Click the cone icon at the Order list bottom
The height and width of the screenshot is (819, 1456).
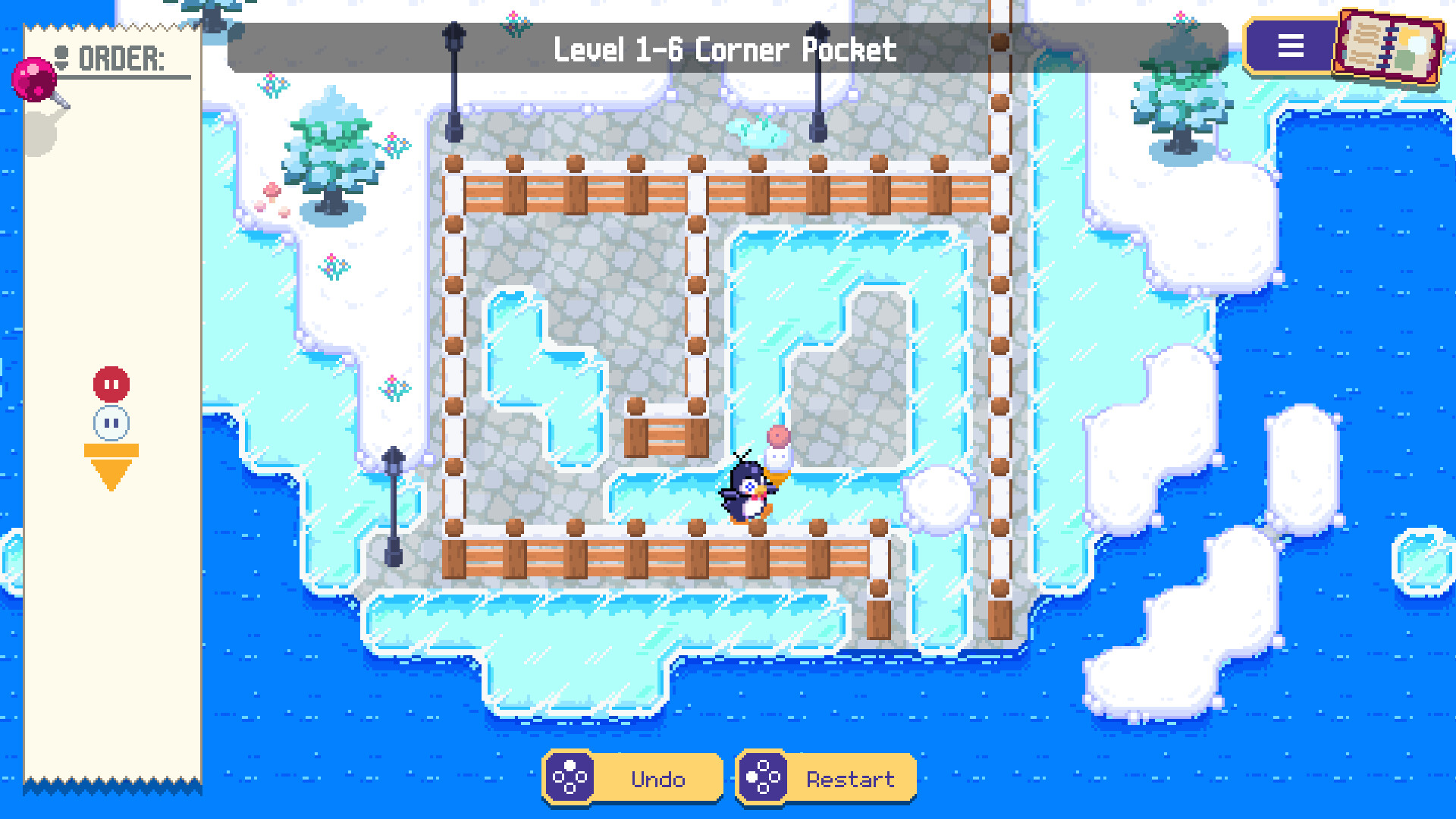tap(111, 461)
